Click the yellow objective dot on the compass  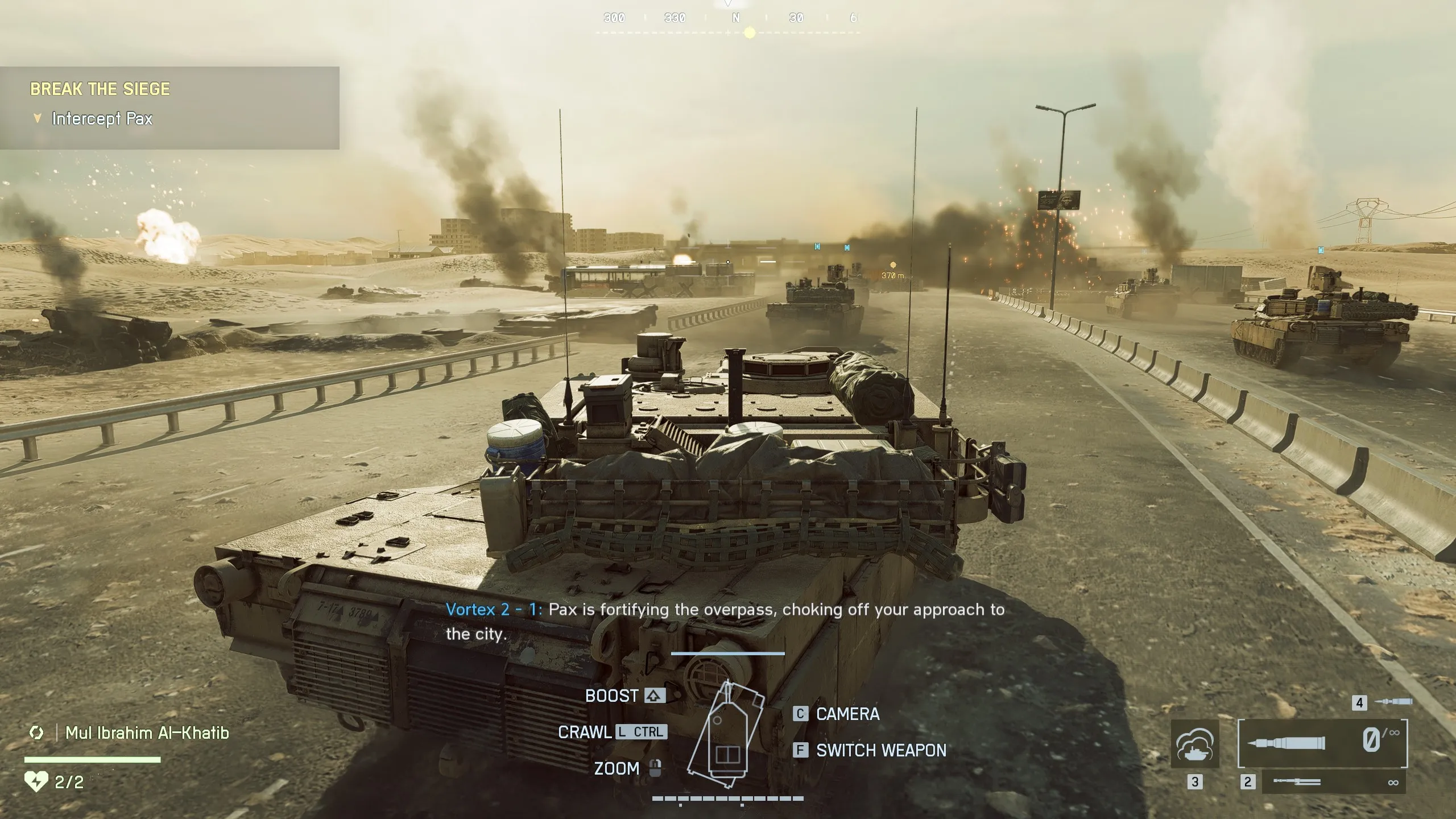pyautogui.click(x=749, y=32)
